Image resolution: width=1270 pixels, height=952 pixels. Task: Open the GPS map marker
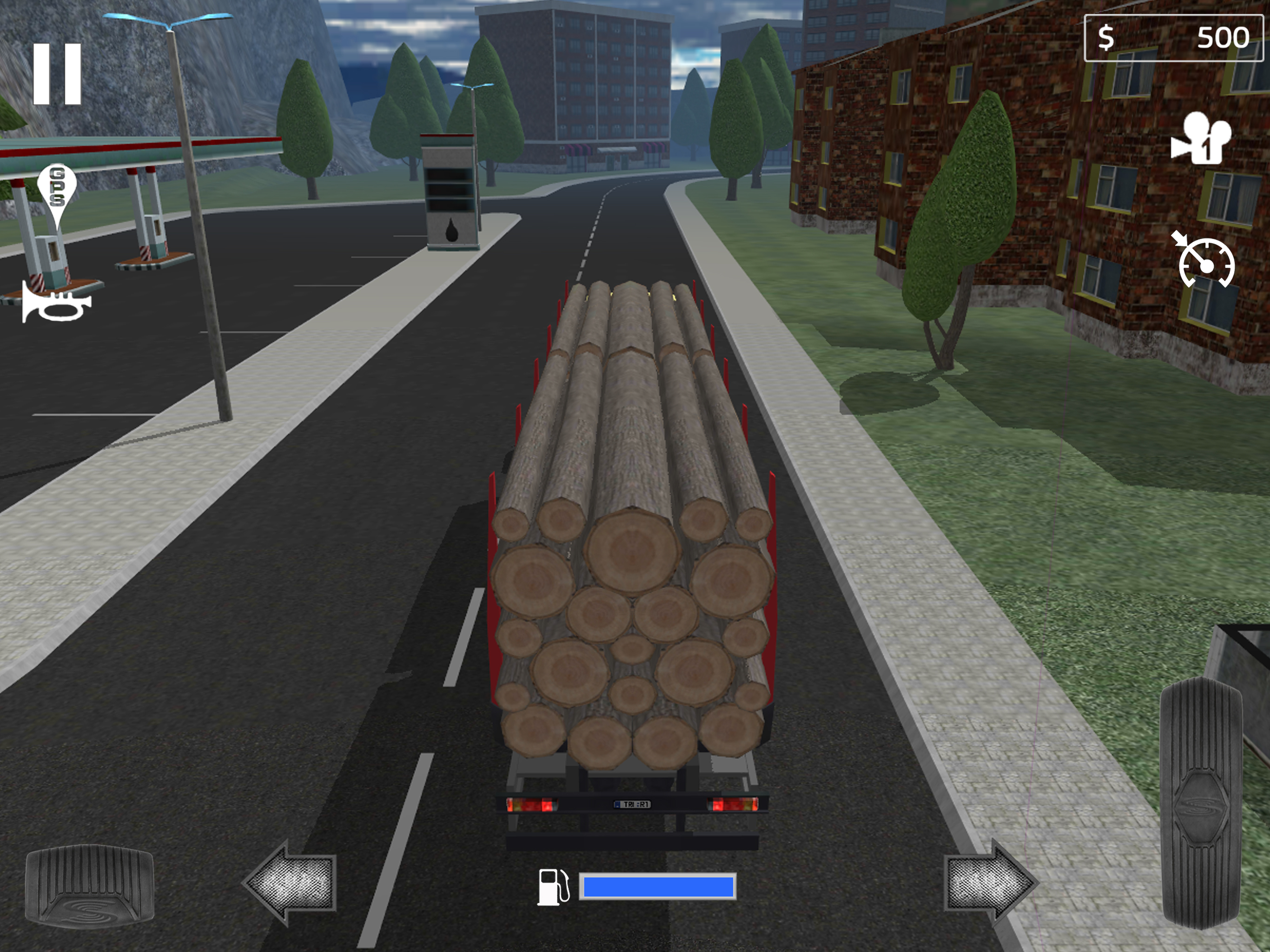coord(56,192)
